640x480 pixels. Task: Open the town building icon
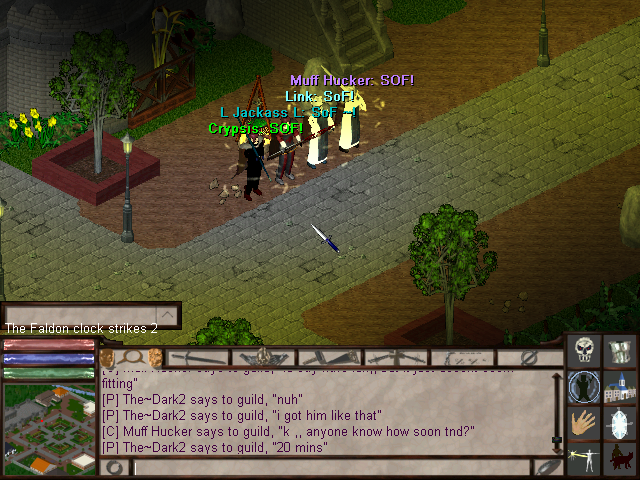621,387
